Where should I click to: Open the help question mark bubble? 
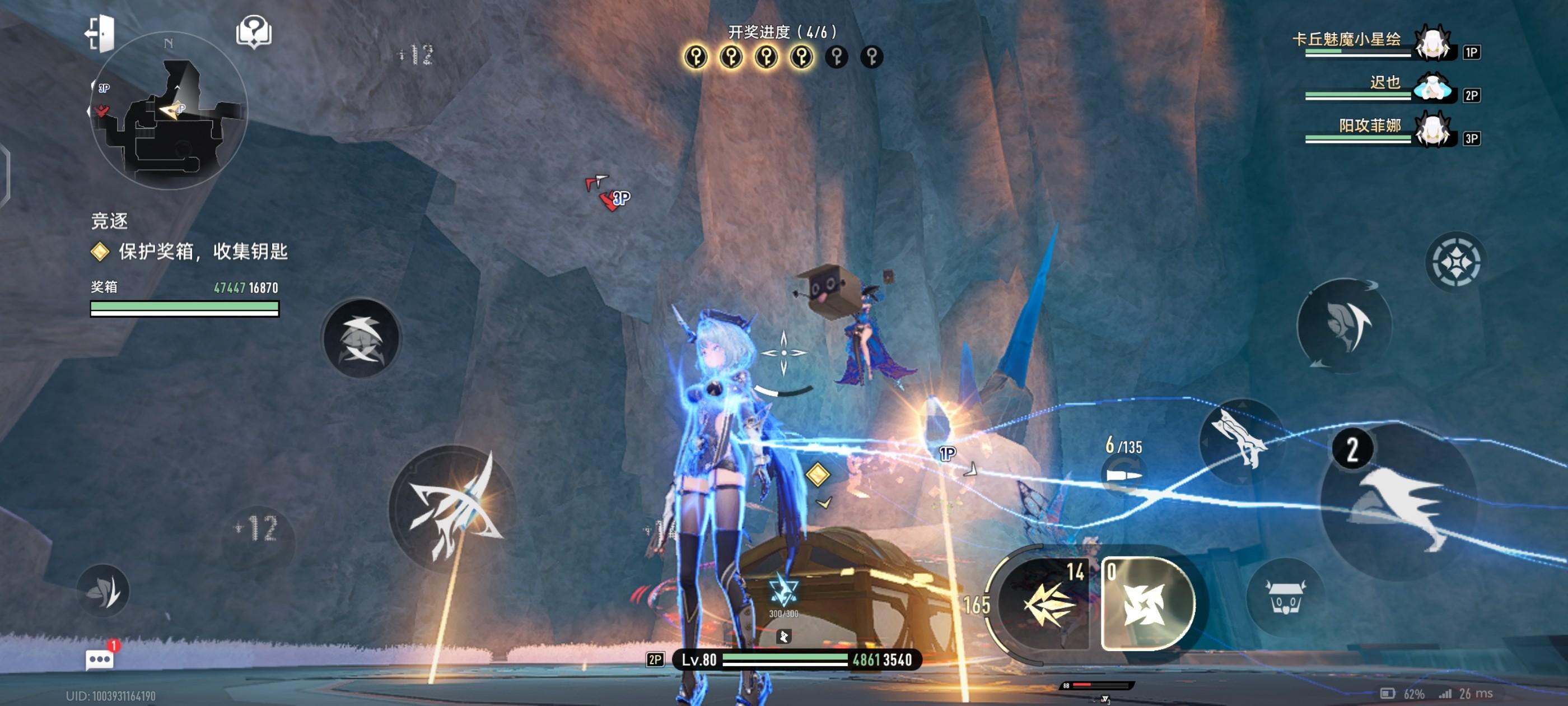[x=254, y=32]
